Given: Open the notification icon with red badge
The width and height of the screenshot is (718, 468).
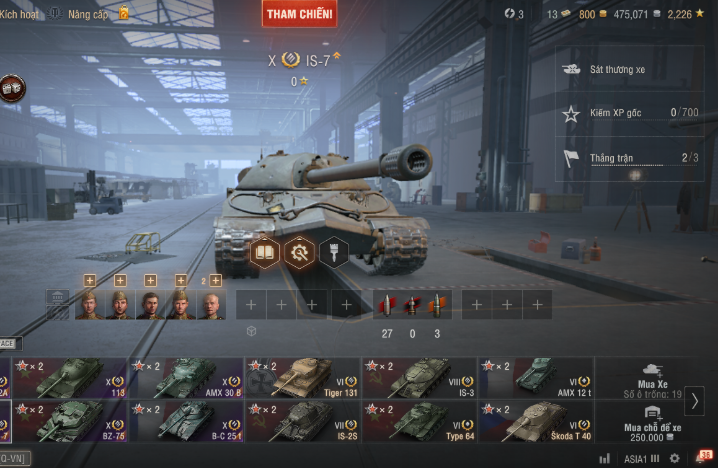Looking at the screenshot, I should click(702, 457).
